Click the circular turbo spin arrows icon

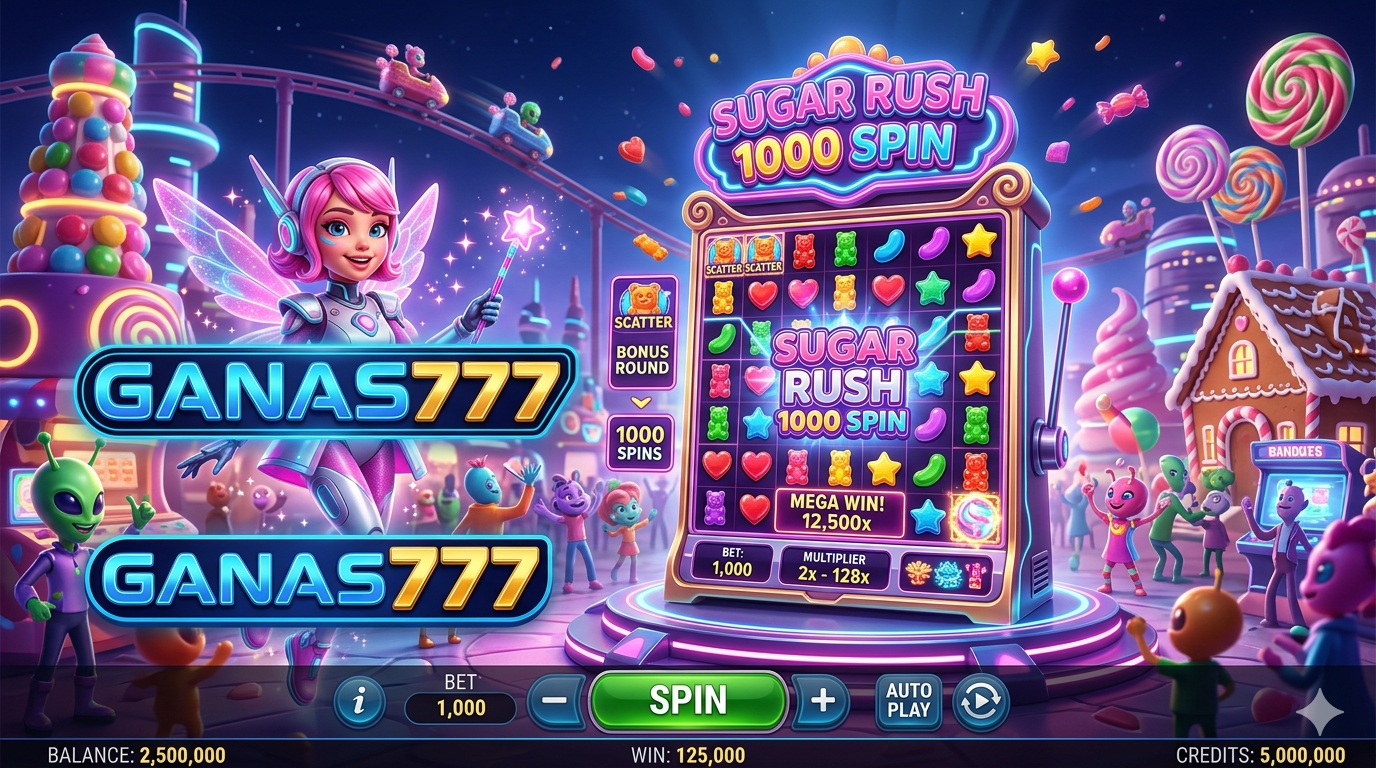tap(979, 701)
